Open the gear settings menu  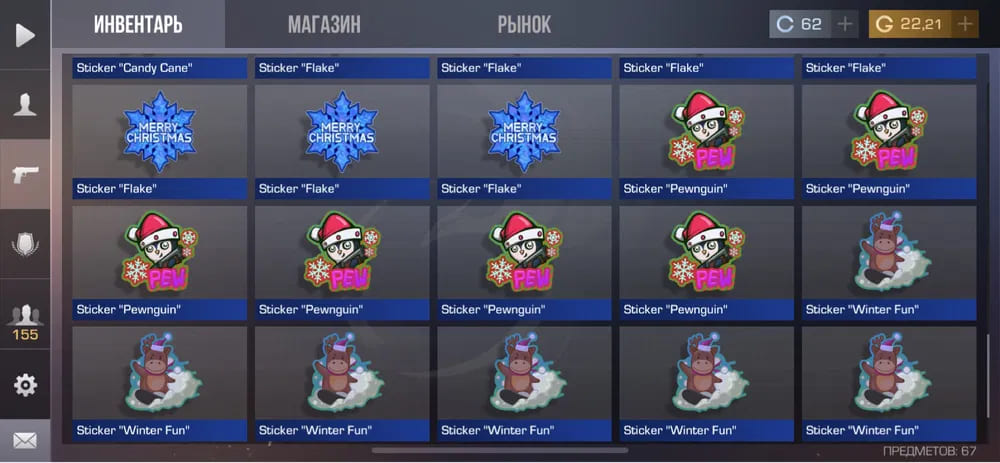click(x=25, y=385)
